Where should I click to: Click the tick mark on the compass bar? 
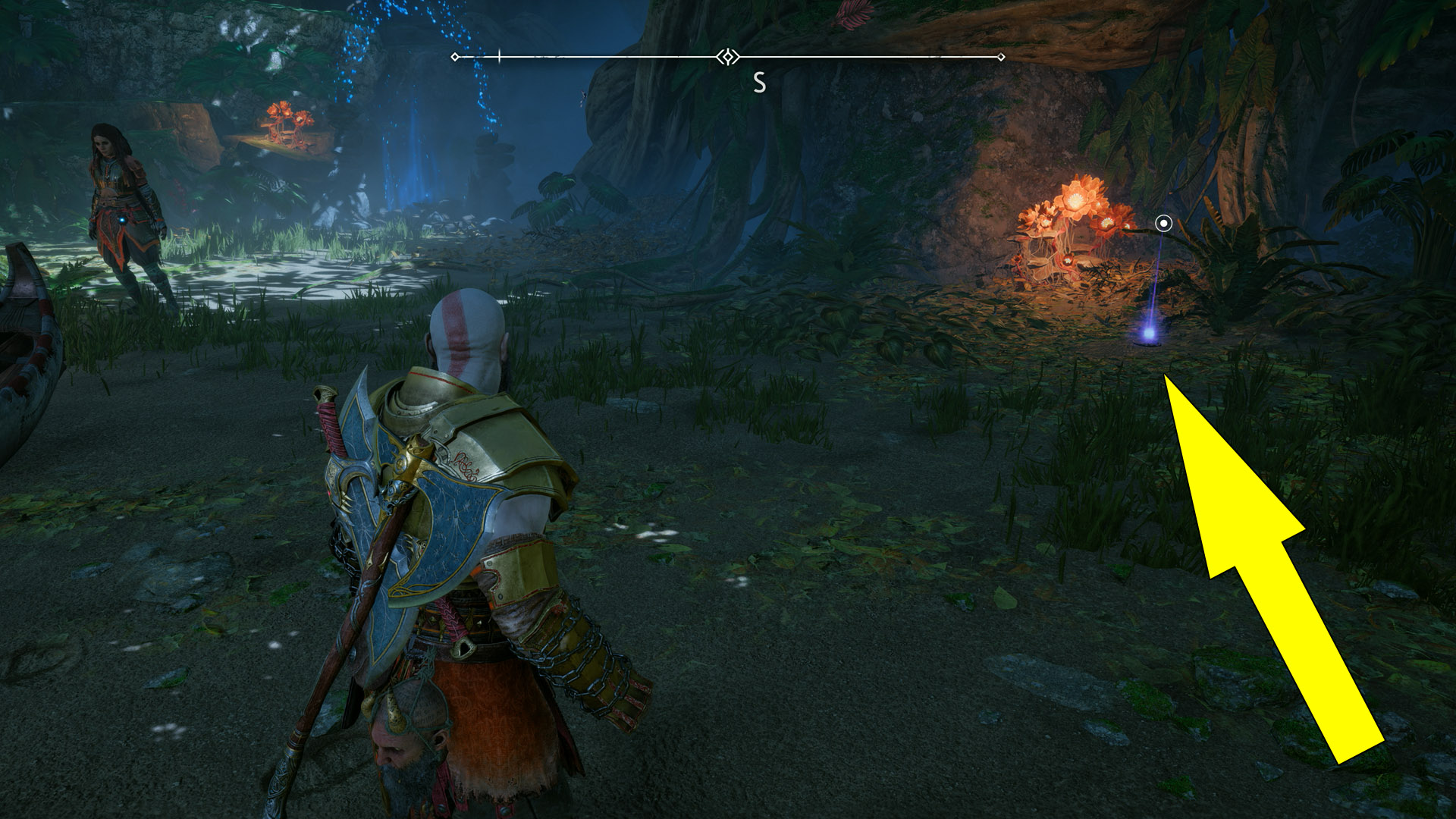click(x=499, y=55)
